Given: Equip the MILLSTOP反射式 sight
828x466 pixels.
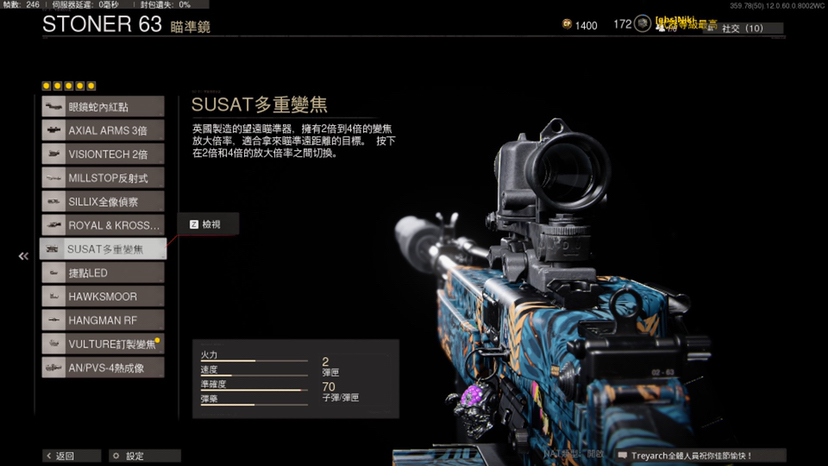Looking at the screenshot, I should pyautogui.click(x=102, y=178).
